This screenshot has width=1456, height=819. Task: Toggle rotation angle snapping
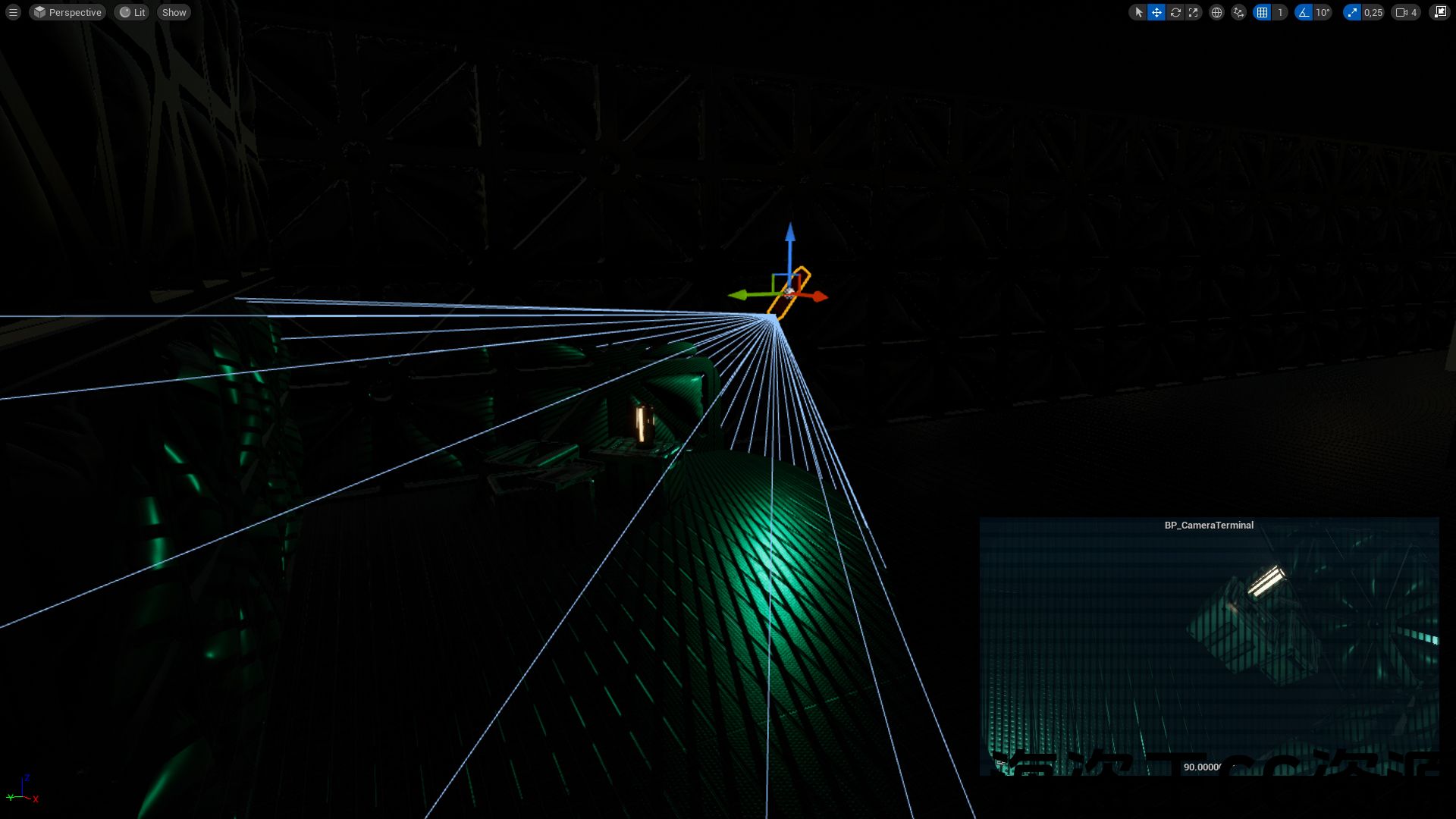[1304, 12]
